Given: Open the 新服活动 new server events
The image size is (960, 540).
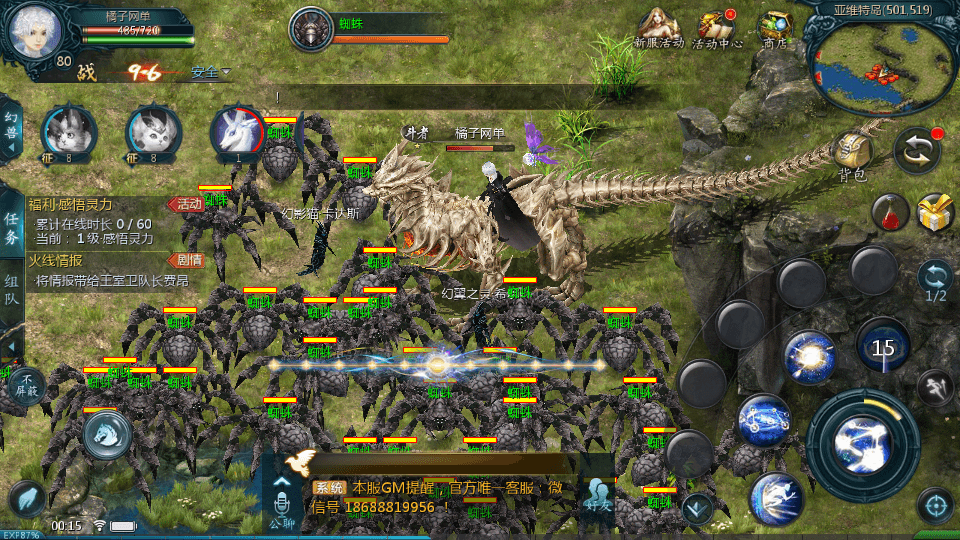Looking at the screenshot, I should click(660, 29).
